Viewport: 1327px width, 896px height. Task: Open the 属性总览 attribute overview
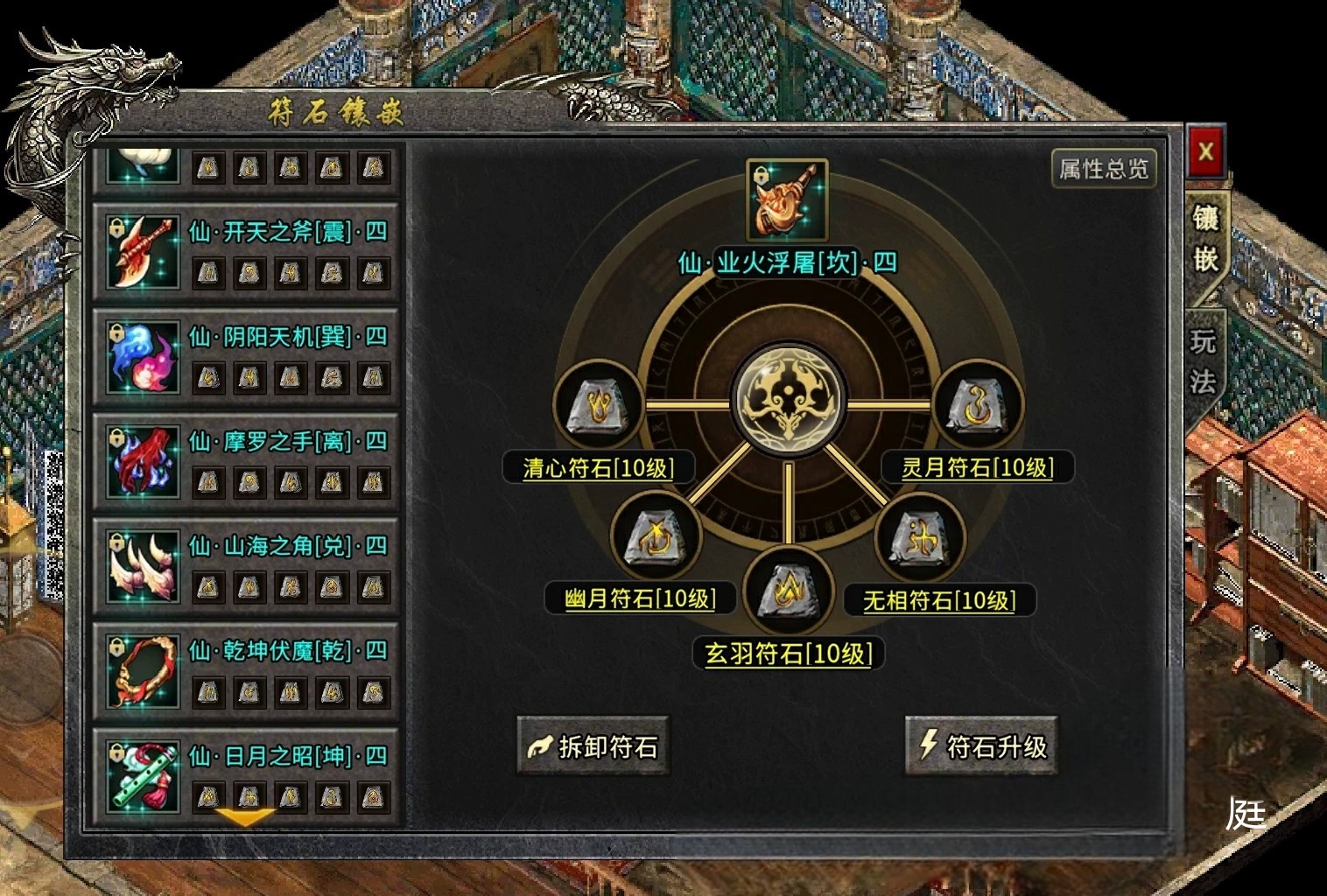coord(1103,169)
